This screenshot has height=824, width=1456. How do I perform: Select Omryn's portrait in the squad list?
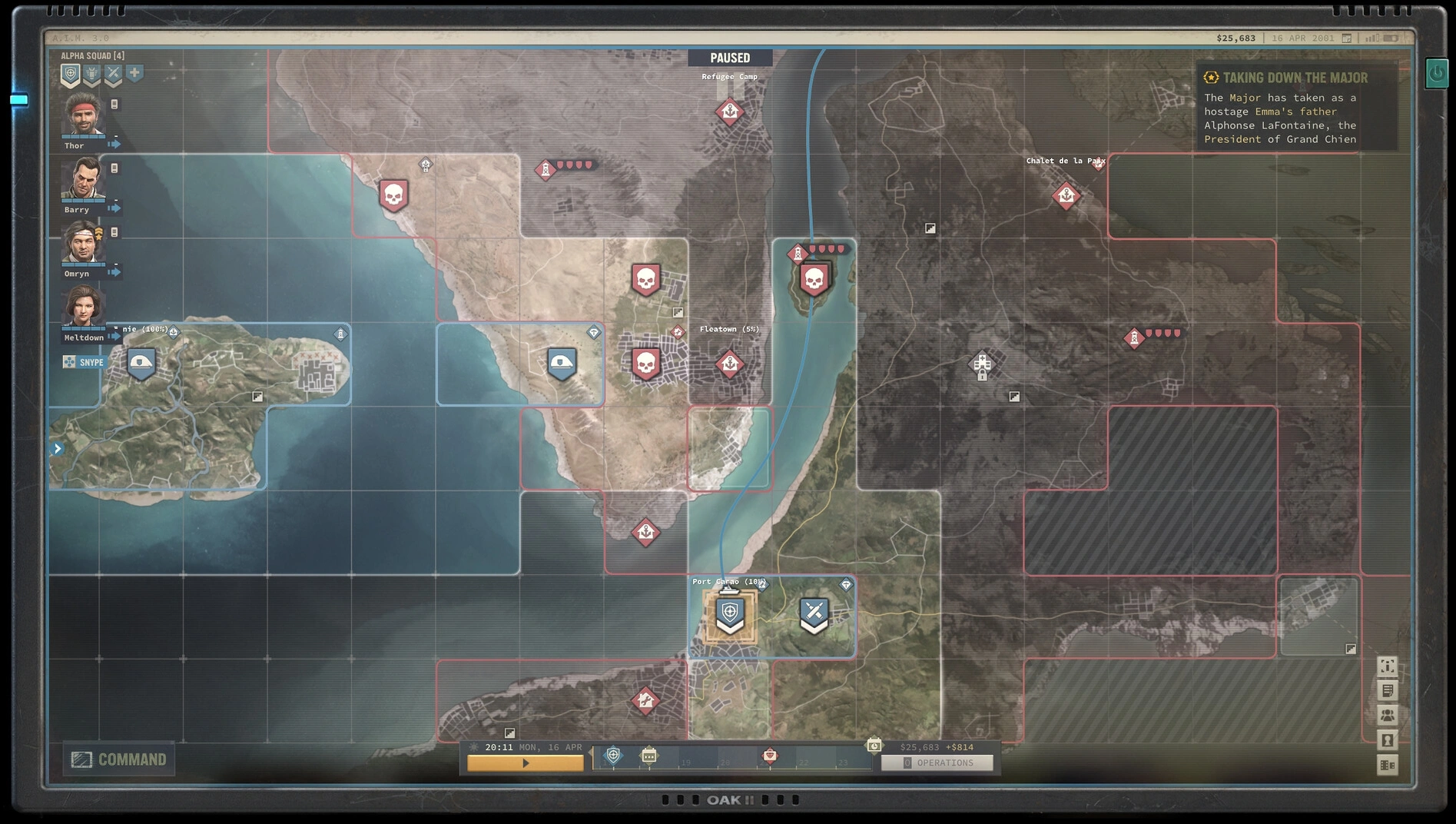click(82, 242)
